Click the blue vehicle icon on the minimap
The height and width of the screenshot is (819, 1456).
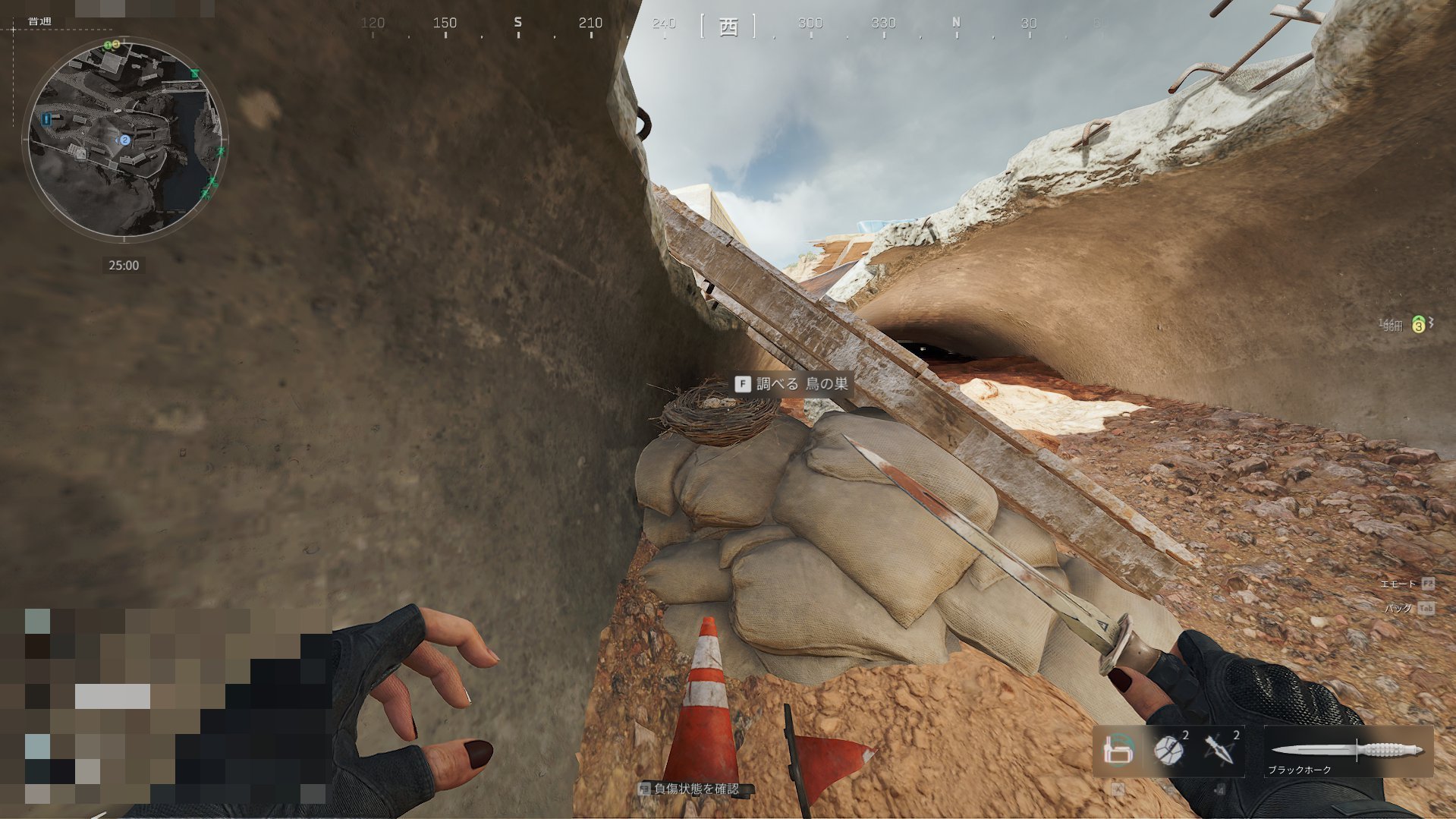46,118
